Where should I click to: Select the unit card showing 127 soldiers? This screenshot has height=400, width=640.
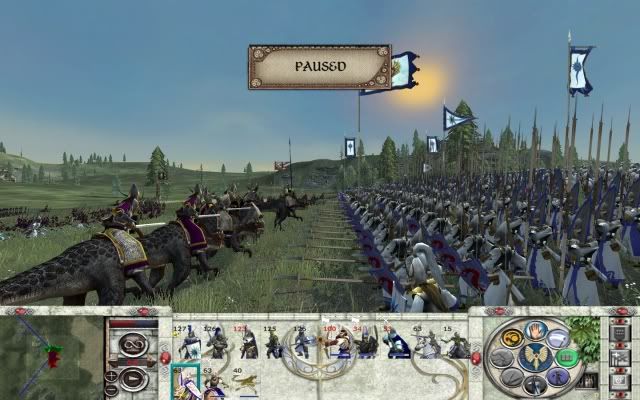(x=187, y=341)
